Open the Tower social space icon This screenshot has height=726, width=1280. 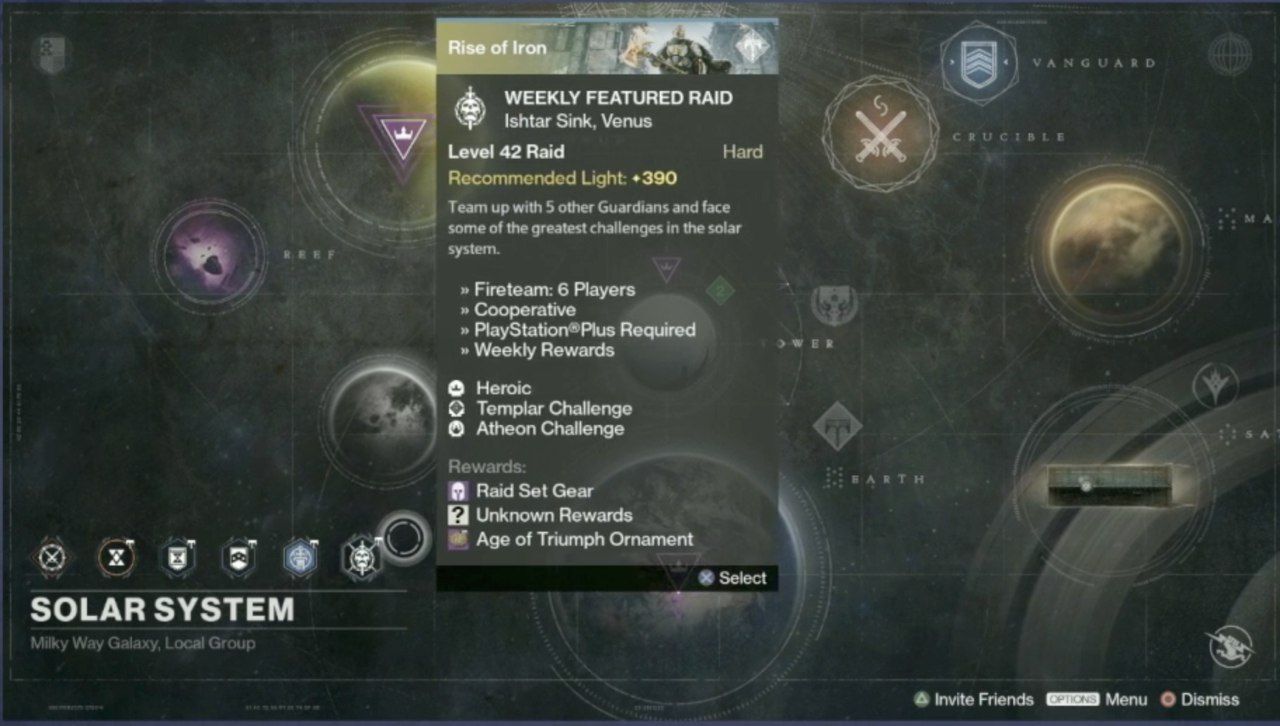click(x=834, y=305)
